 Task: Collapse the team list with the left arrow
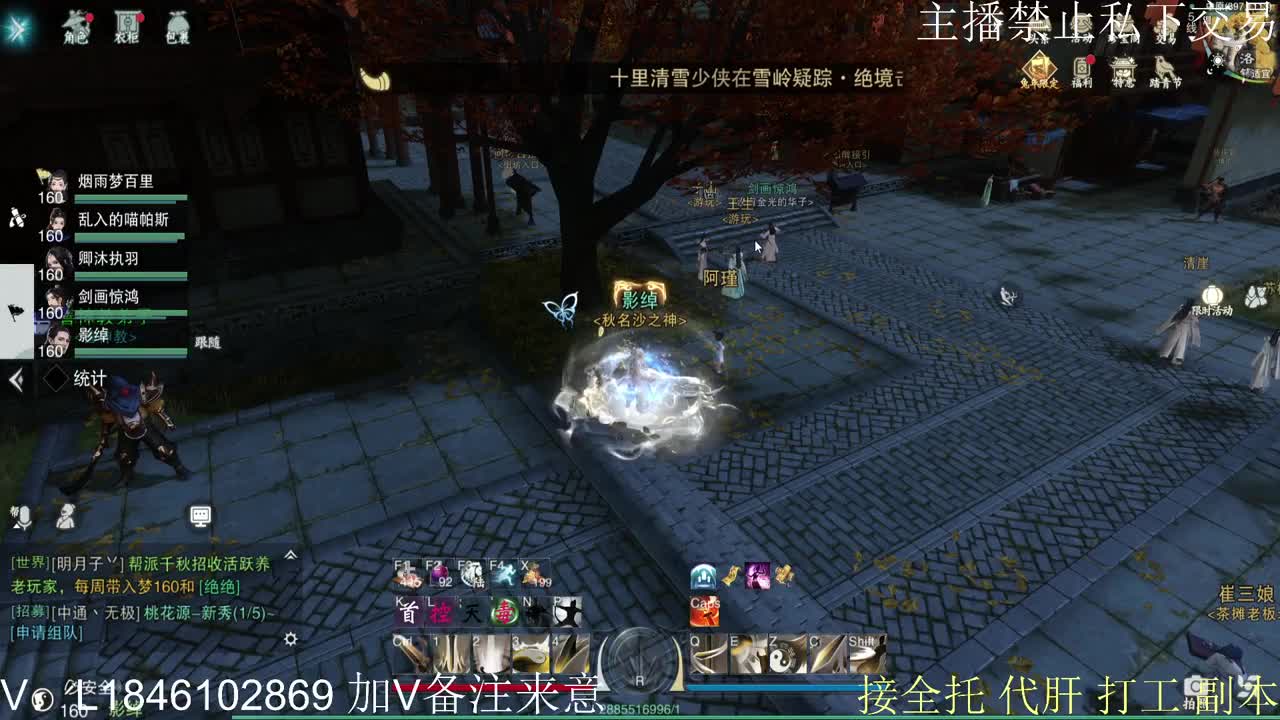[14, 378]
